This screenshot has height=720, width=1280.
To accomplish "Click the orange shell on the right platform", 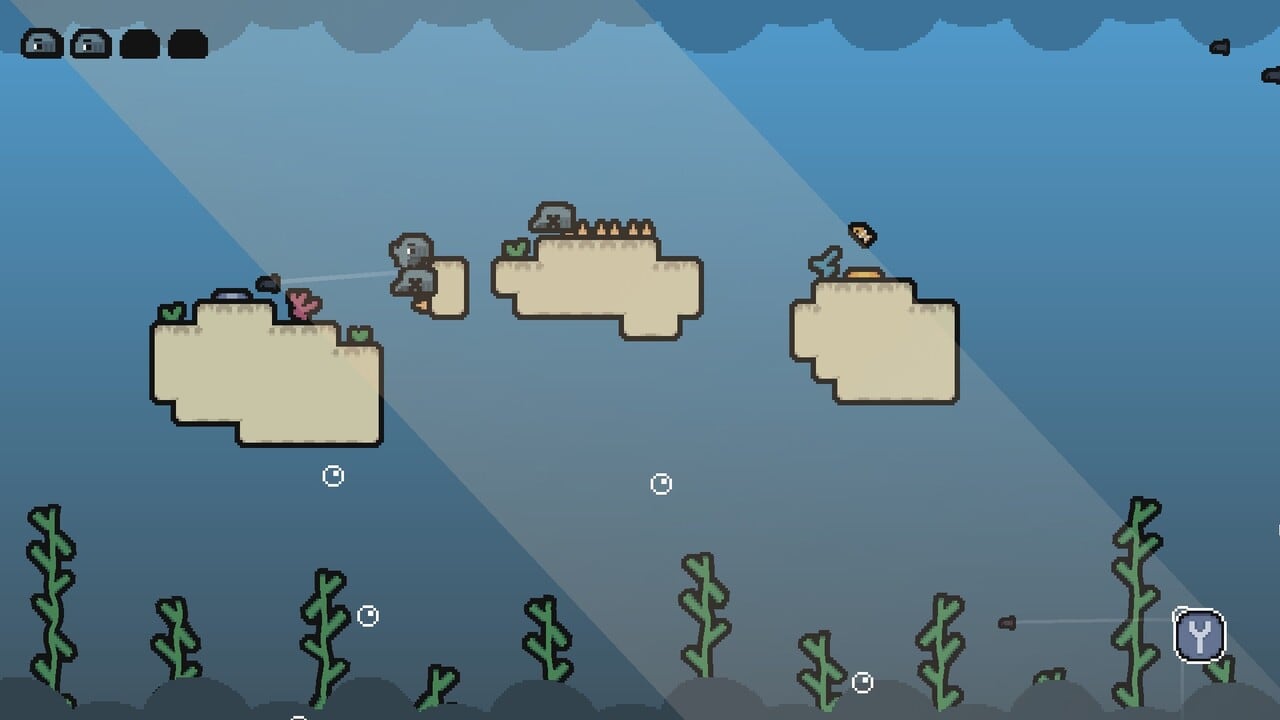I will [866, 272].
